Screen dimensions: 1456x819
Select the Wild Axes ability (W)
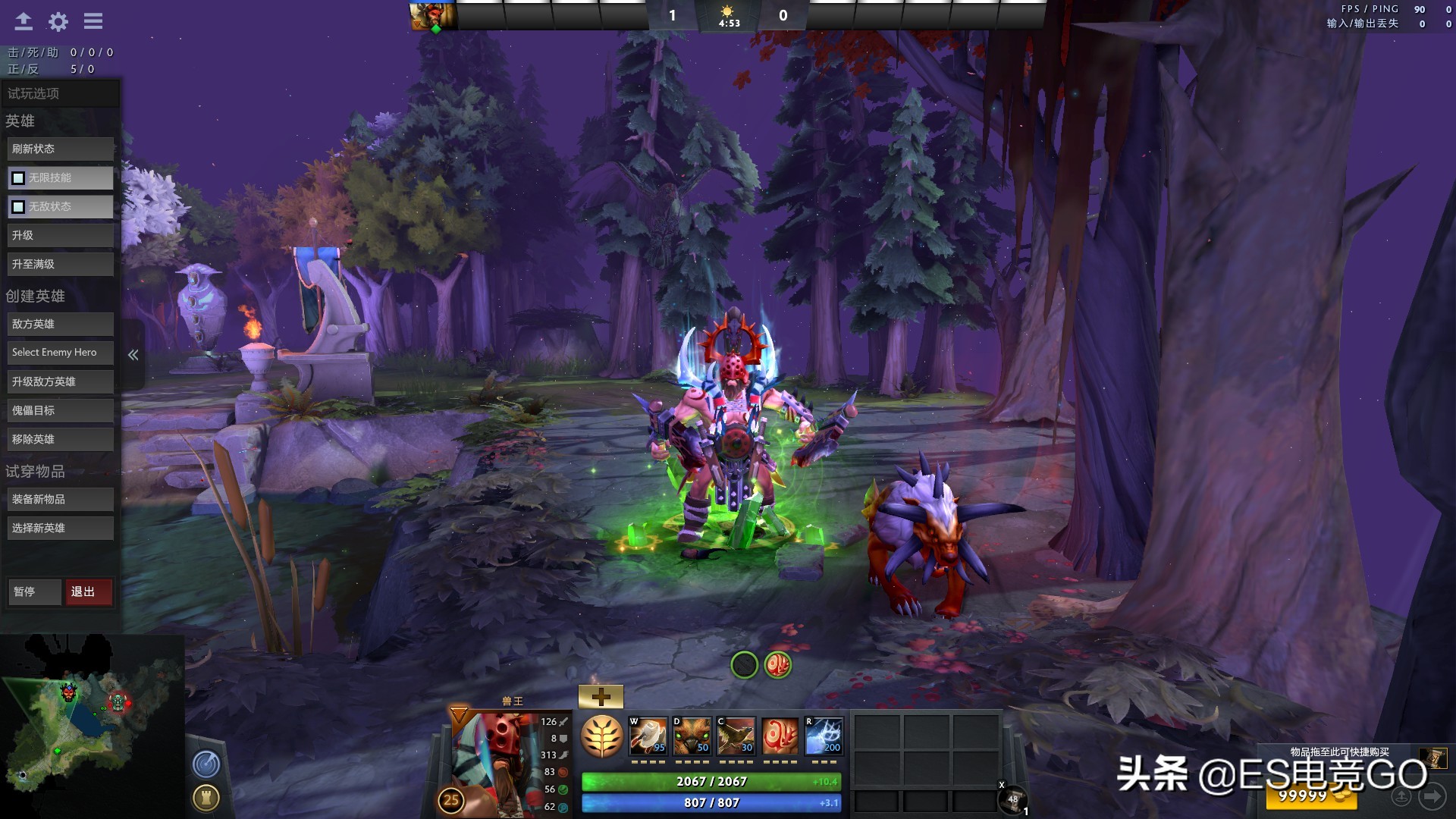tap(650, 736)
